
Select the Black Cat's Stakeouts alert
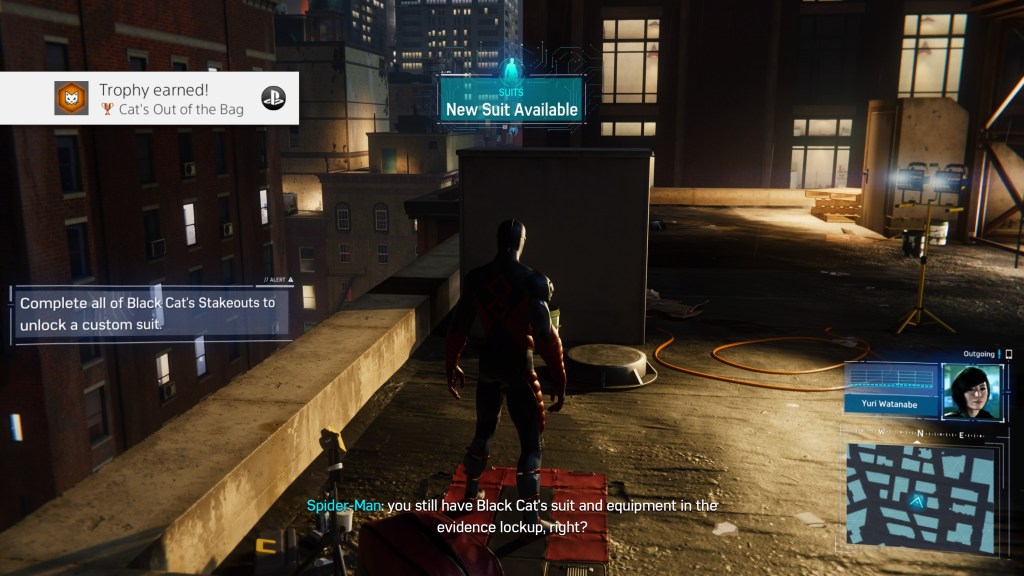point(151,313)
